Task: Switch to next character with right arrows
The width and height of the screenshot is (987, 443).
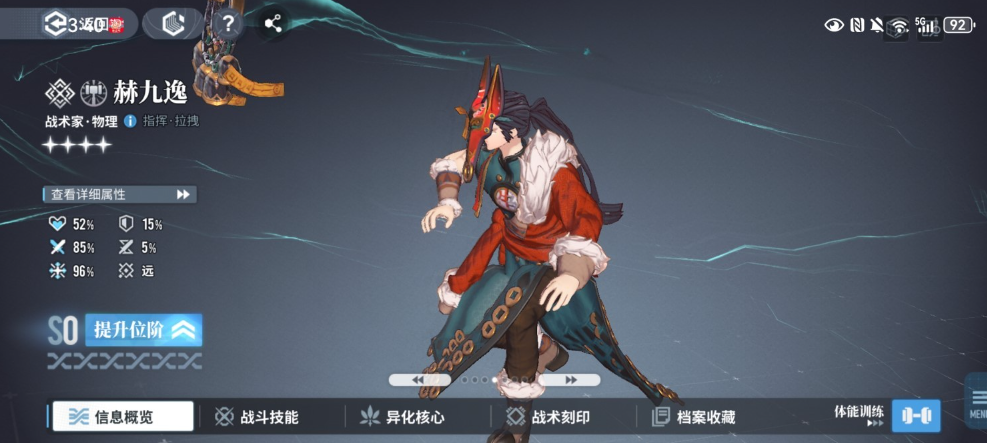Action: tap(570, 380)
